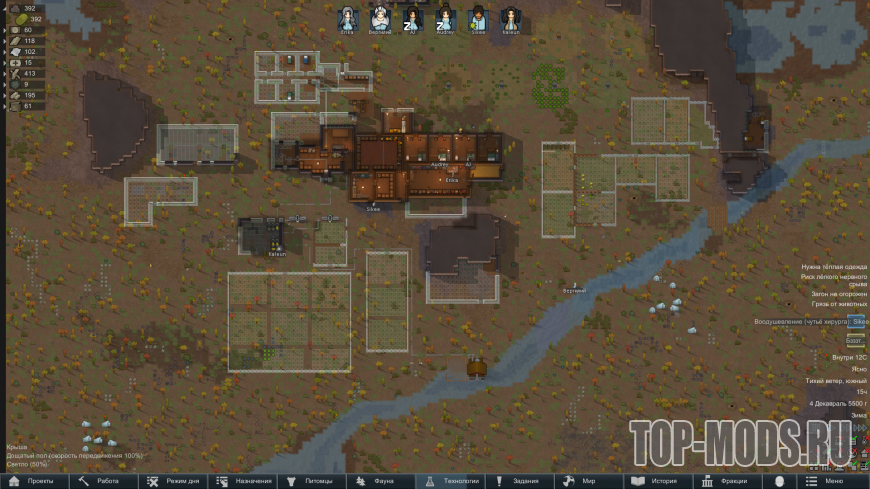870x489 pixels.
Task: Click the 'Загон не огорожен' alert
Action: [838, 294]
